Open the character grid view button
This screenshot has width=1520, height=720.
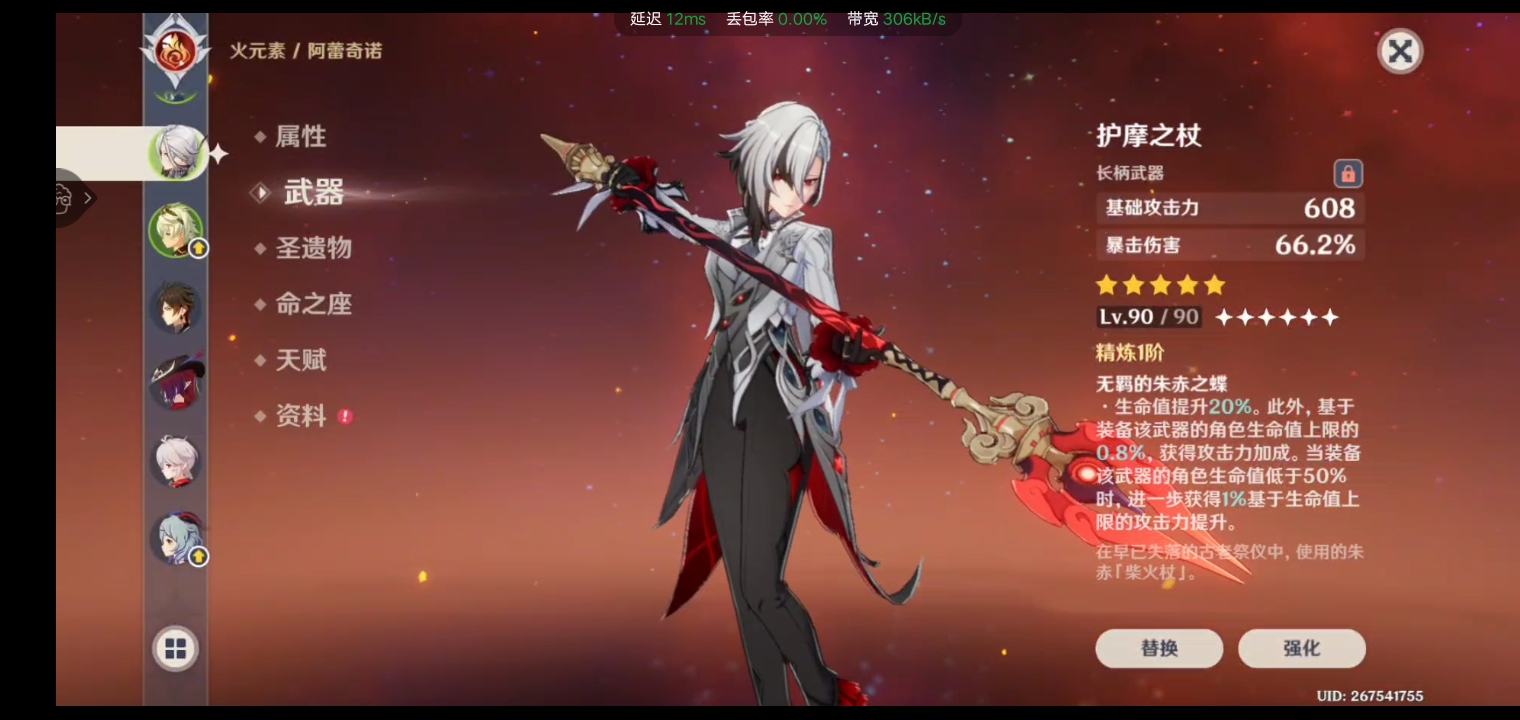(176, 649)
